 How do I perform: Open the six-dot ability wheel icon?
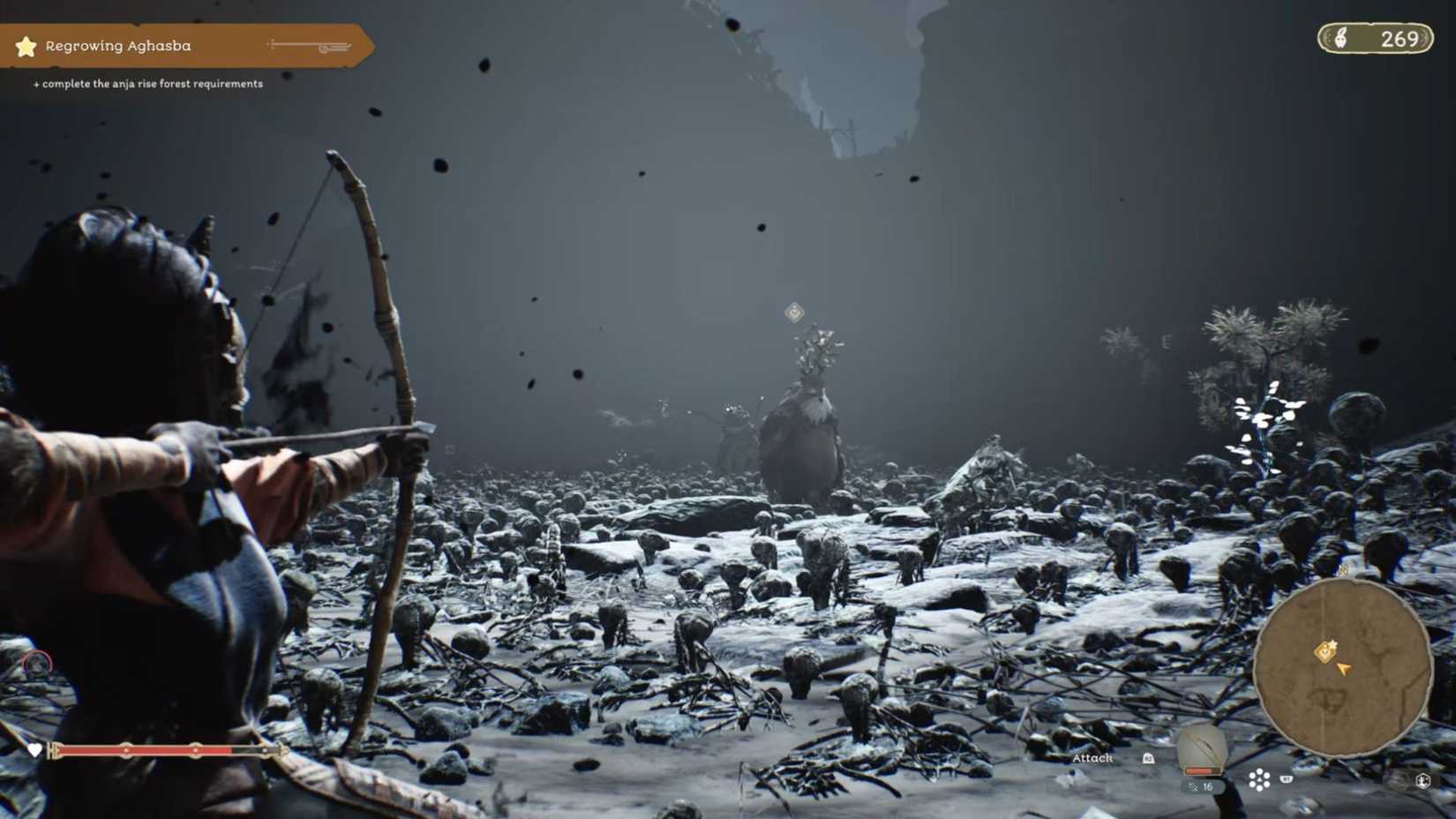point(1259,779)
